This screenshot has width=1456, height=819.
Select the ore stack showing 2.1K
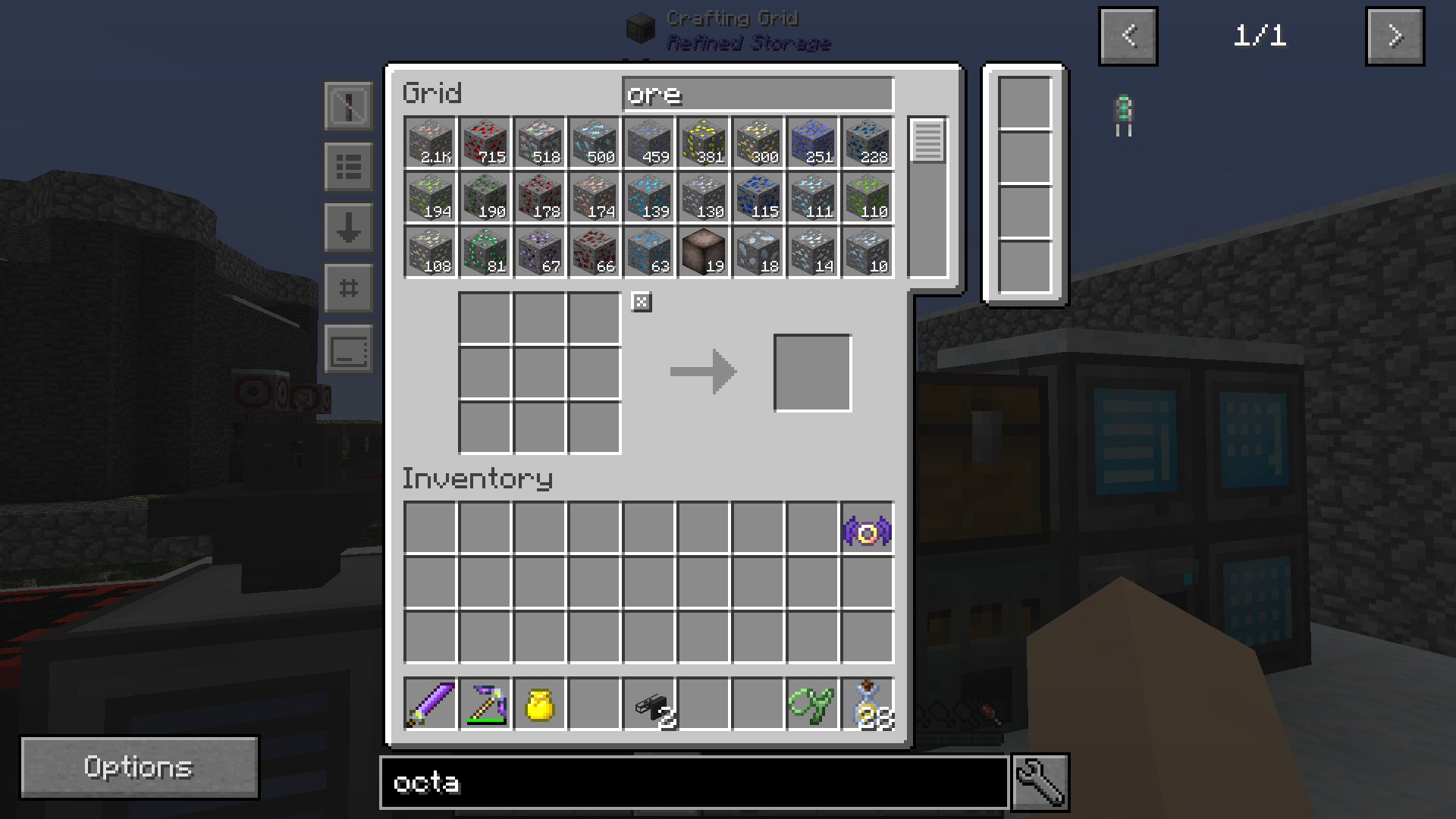[x=430, y=143]
